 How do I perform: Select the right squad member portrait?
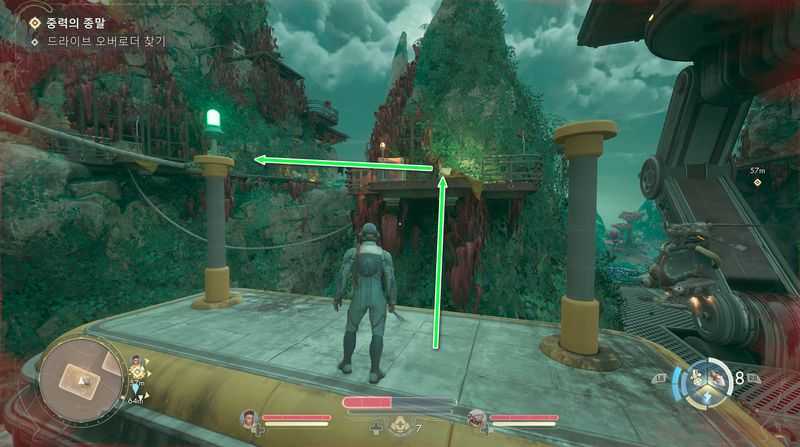point(478,417)
